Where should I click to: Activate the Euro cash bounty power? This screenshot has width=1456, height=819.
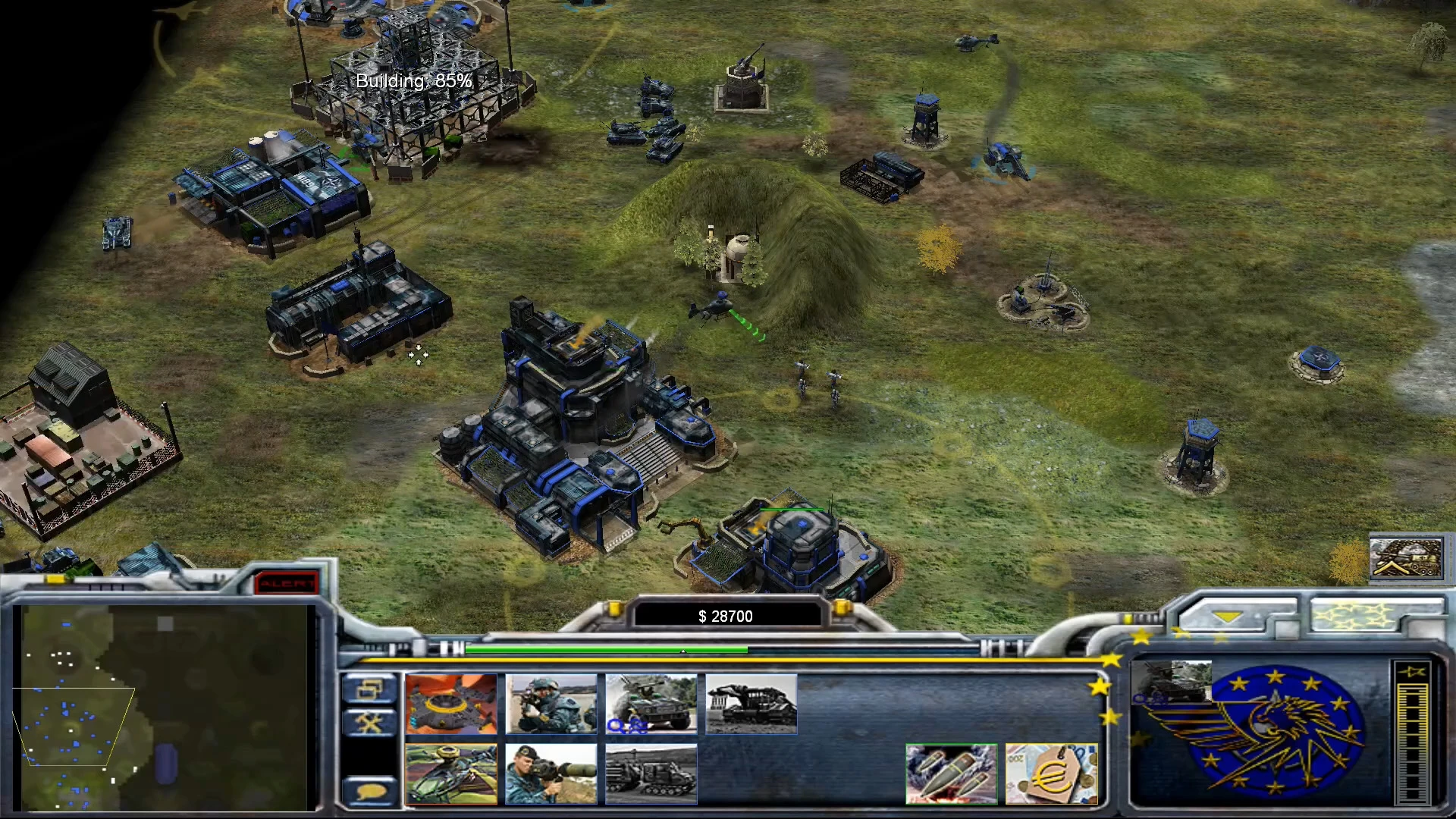click(x=1052, y=773)
